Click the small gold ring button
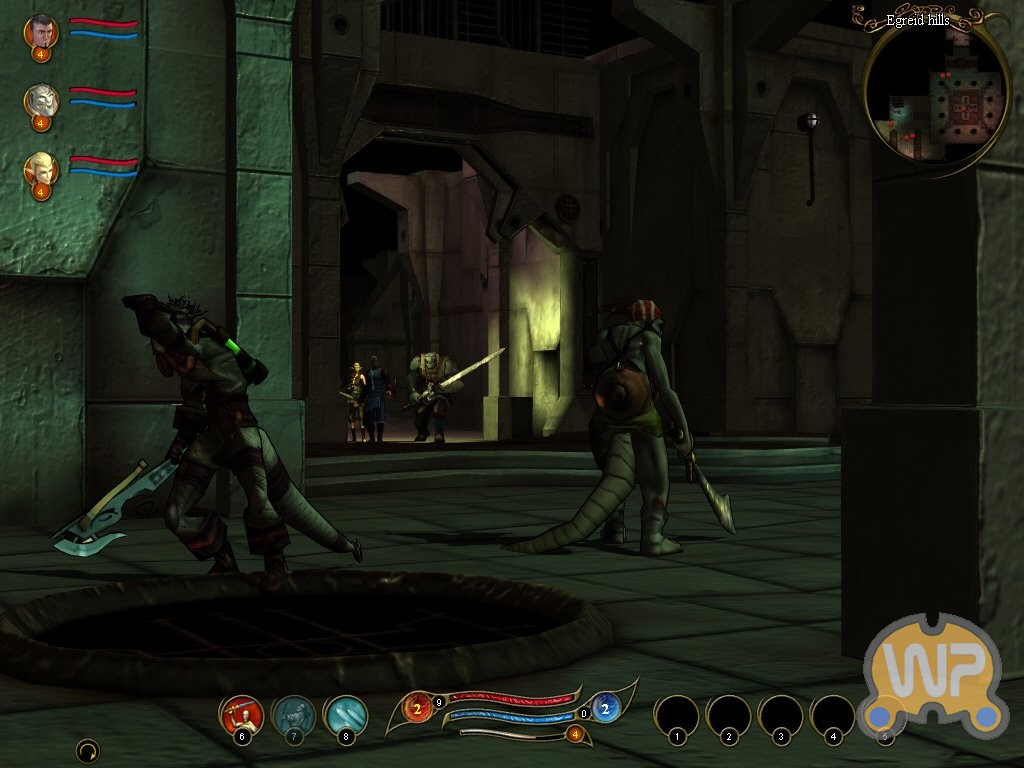This screenshot has width=1024, height=768. pos(88,750)
